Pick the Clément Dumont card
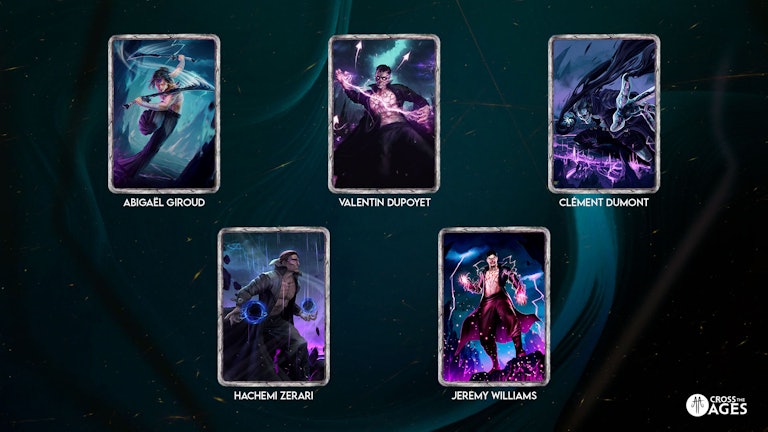 (x=604, y=114)
